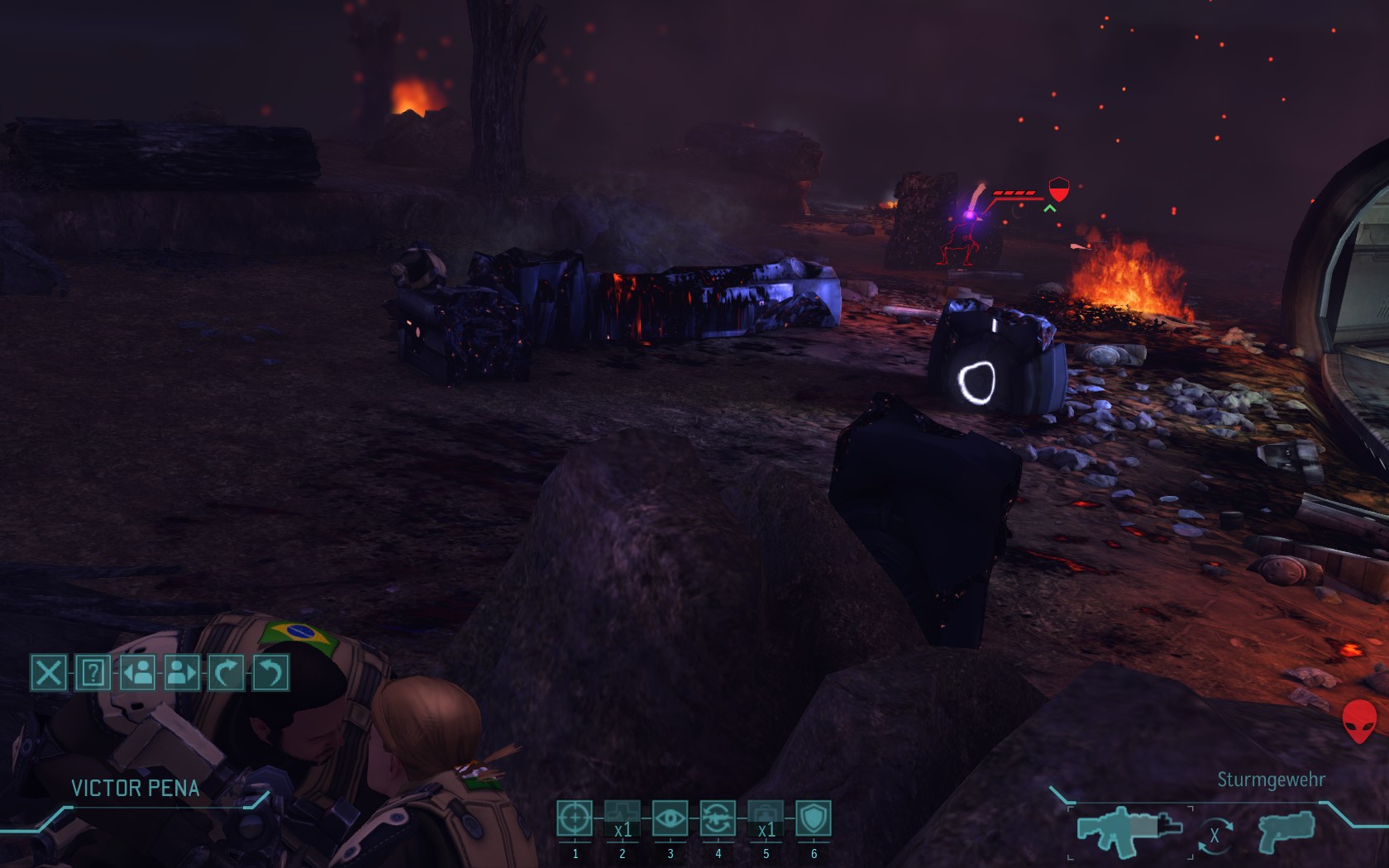Select the dimmed ability numbered 2
The image size is (1389, 868).
coord(623,818)
